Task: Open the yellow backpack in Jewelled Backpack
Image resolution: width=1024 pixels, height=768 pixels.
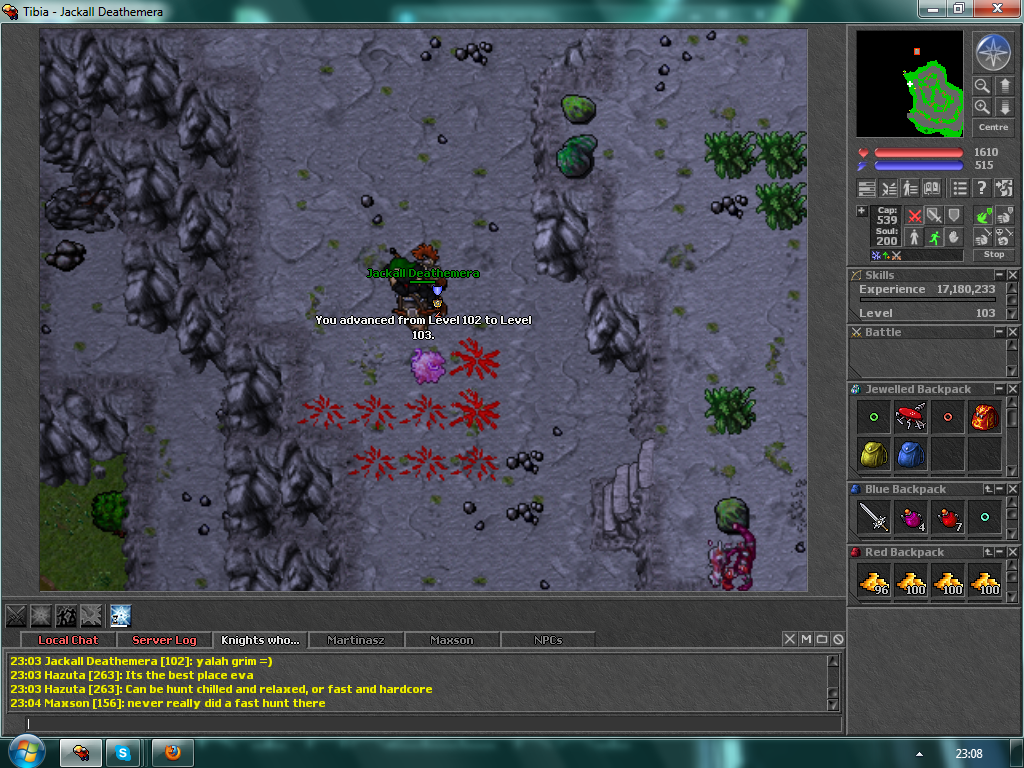Action: [x=874, y=454]
